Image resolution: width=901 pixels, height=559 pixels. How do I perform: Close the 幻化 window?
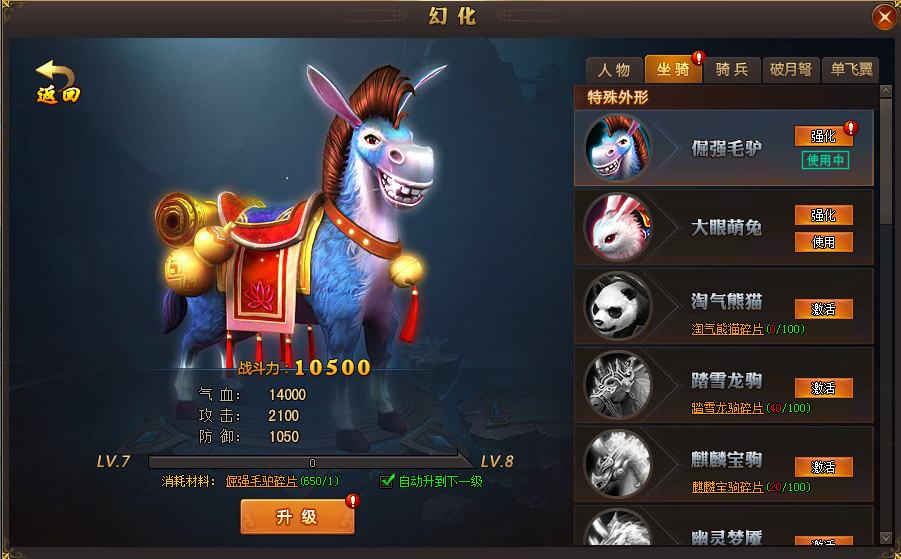click(884, 17)
